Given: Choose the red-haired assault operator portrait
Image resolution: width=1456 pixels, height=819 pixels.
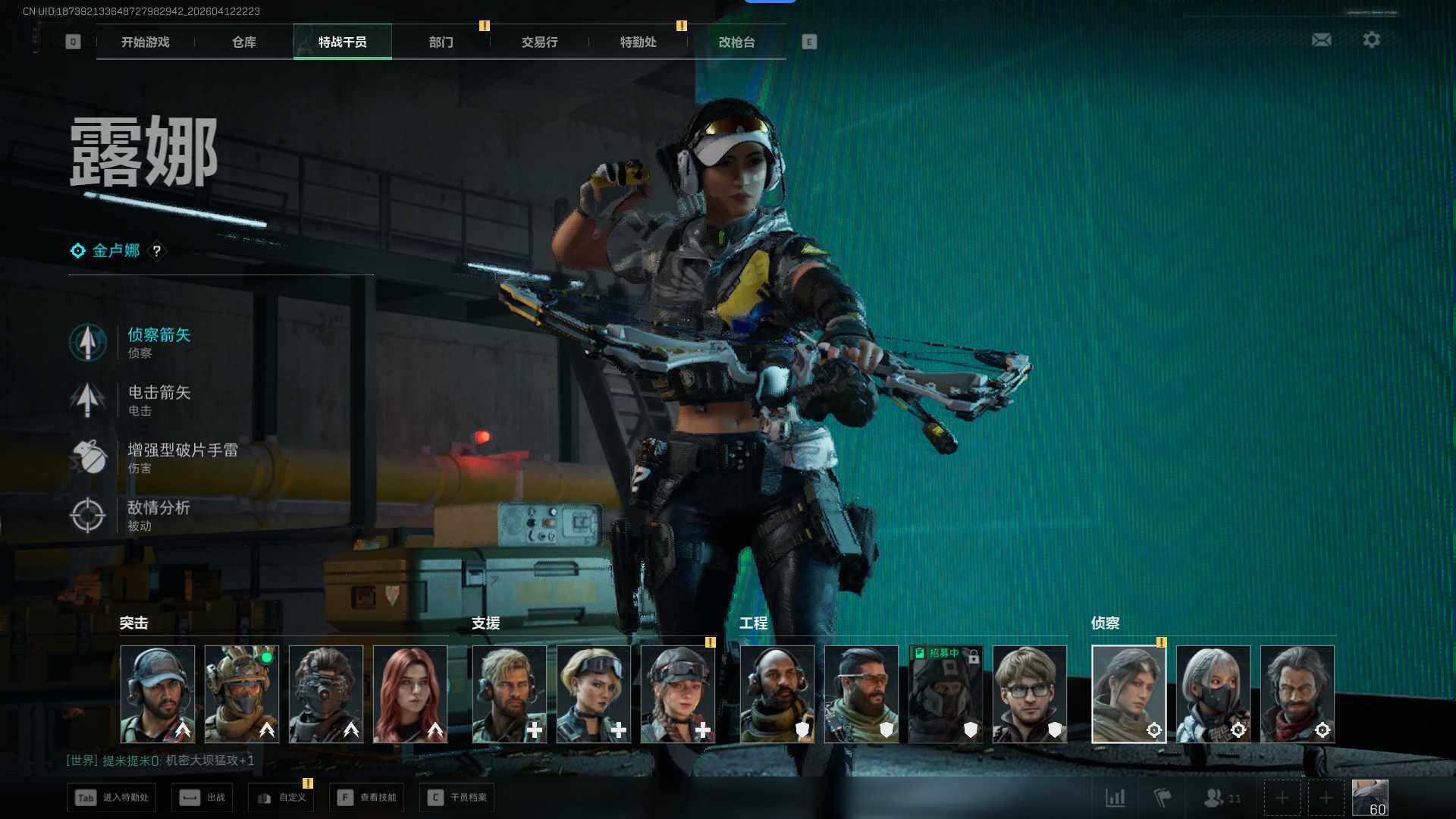Looking at the screenshot, I should (x=410, y=694).
